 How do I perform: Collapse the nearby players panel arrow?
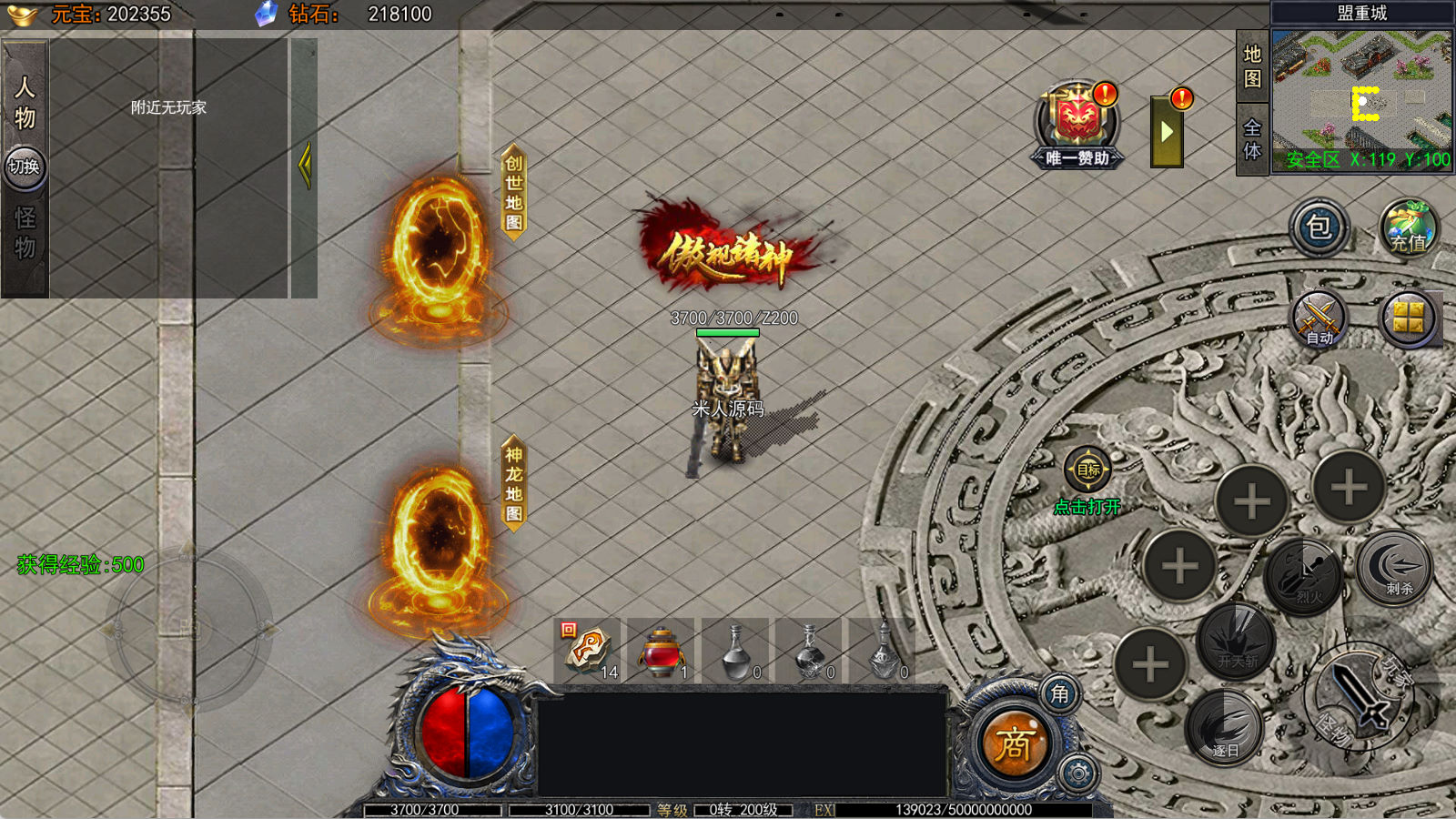point(304,166)
